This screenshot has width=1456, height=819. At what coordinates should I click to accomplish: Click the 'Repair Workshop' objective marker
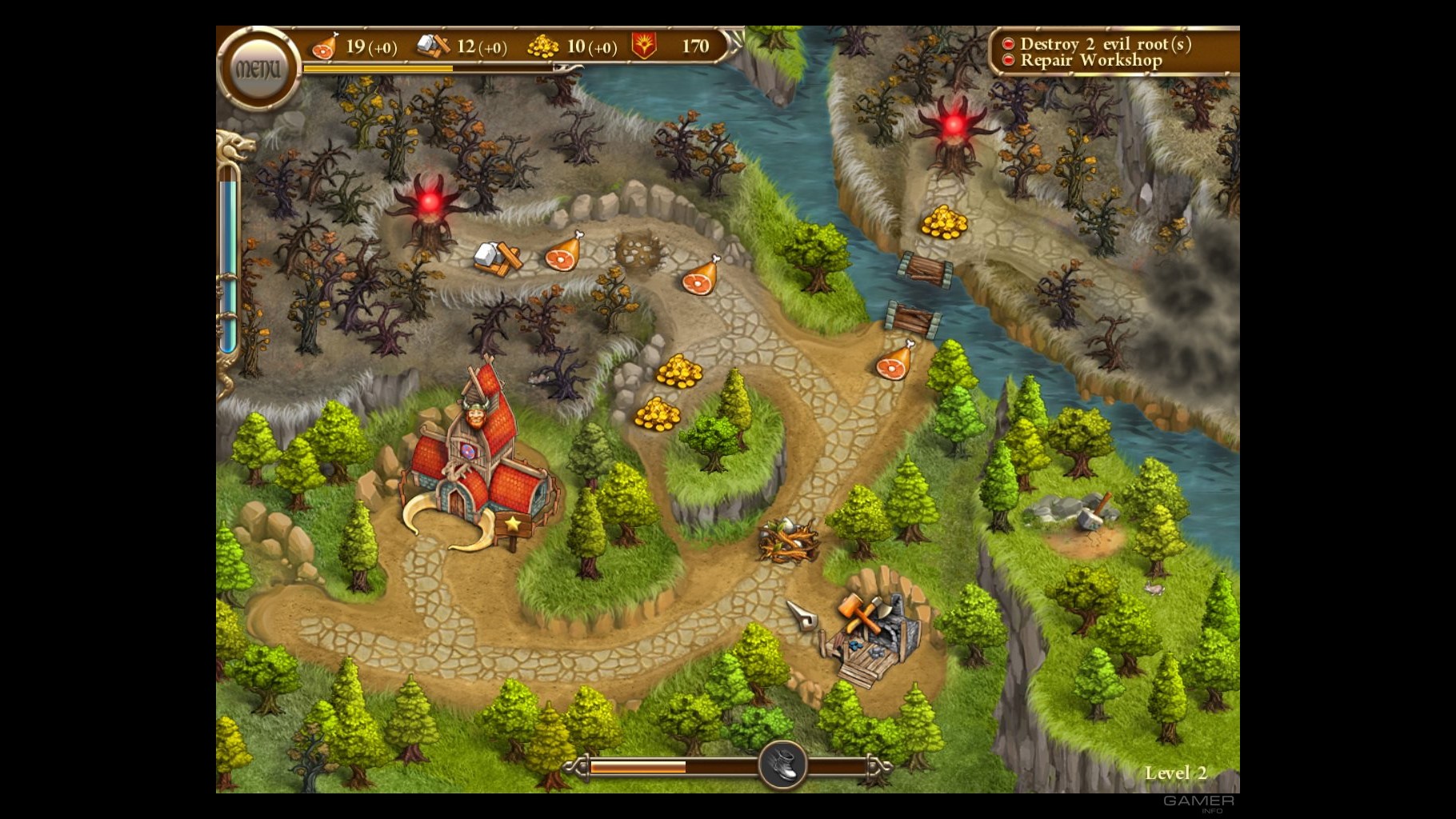click(x=1008, y=61)
